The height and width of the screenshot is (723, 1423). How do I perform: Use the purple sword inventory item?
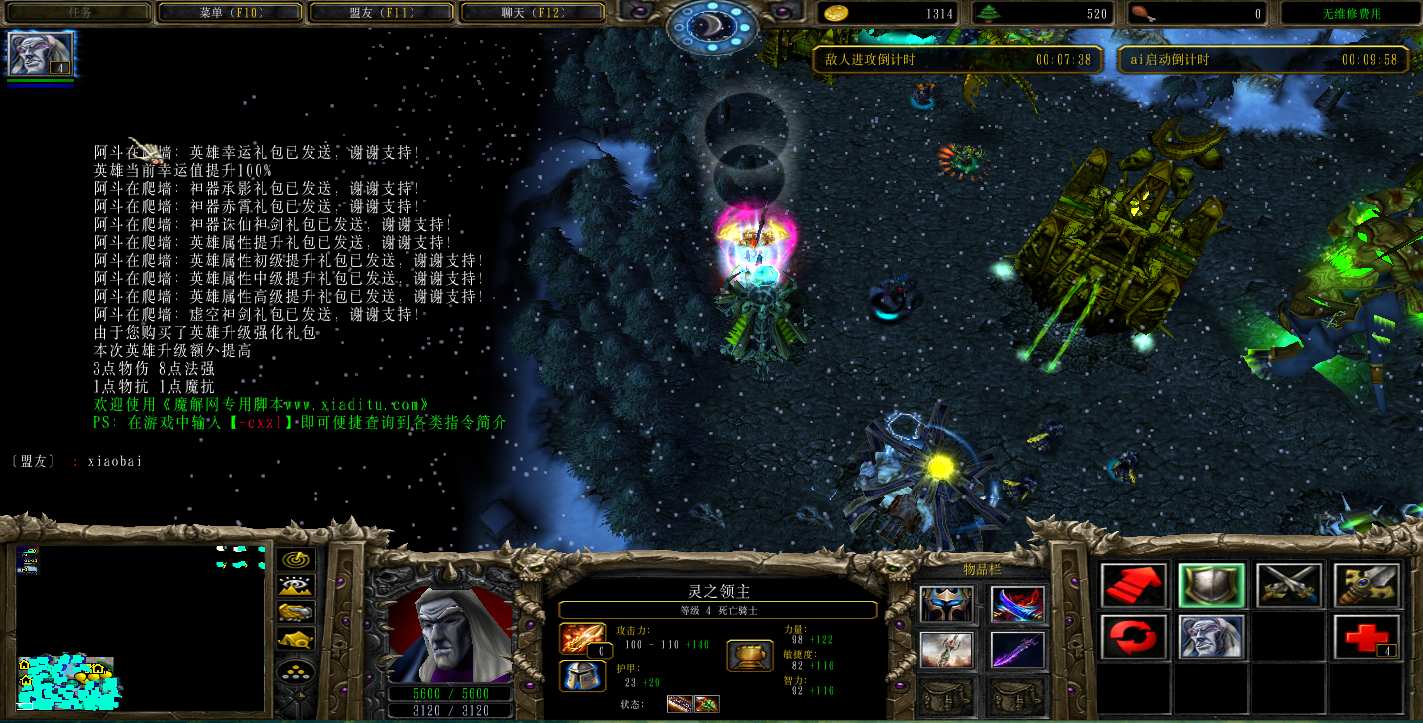(1017, 650)
